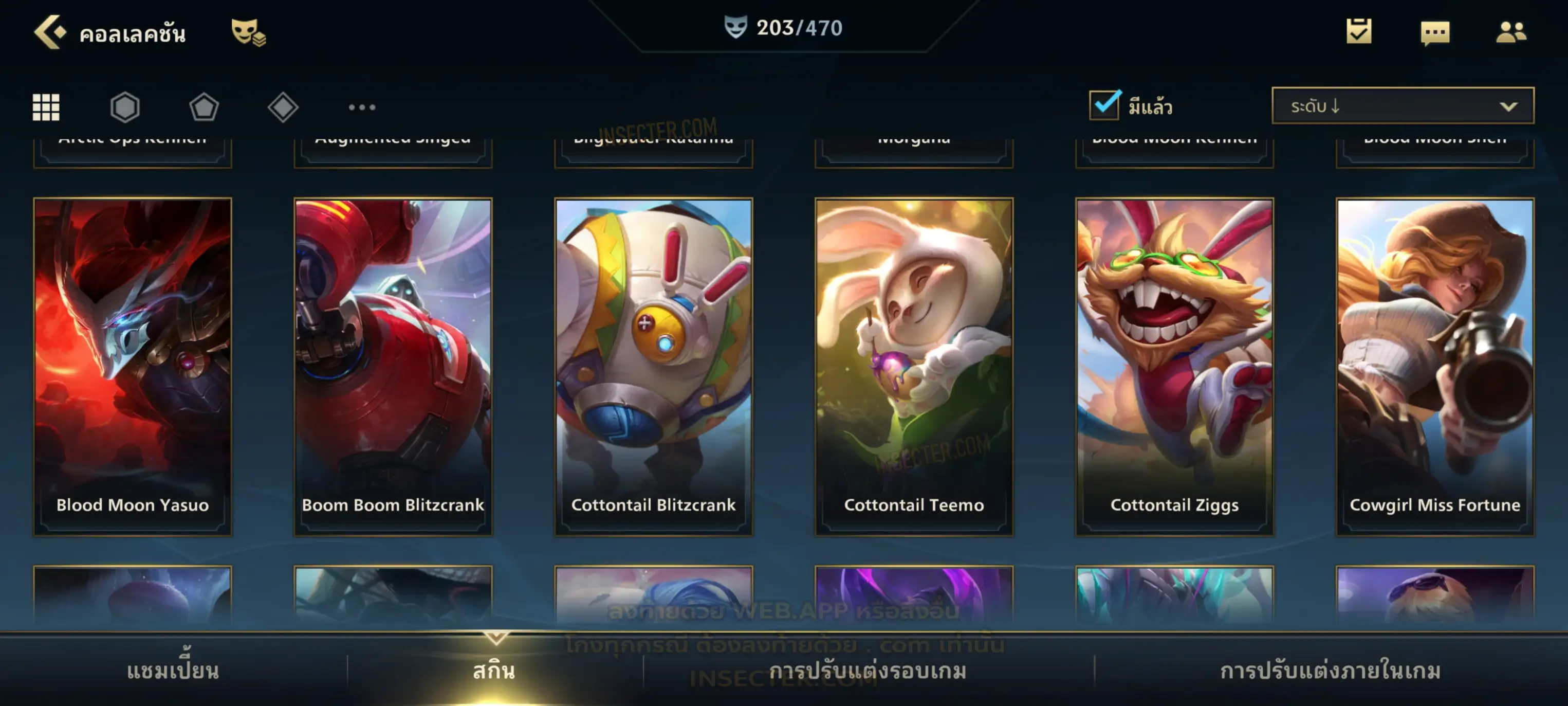View the Cottontail Blitzcrank skin card

(x=654, y=367)
